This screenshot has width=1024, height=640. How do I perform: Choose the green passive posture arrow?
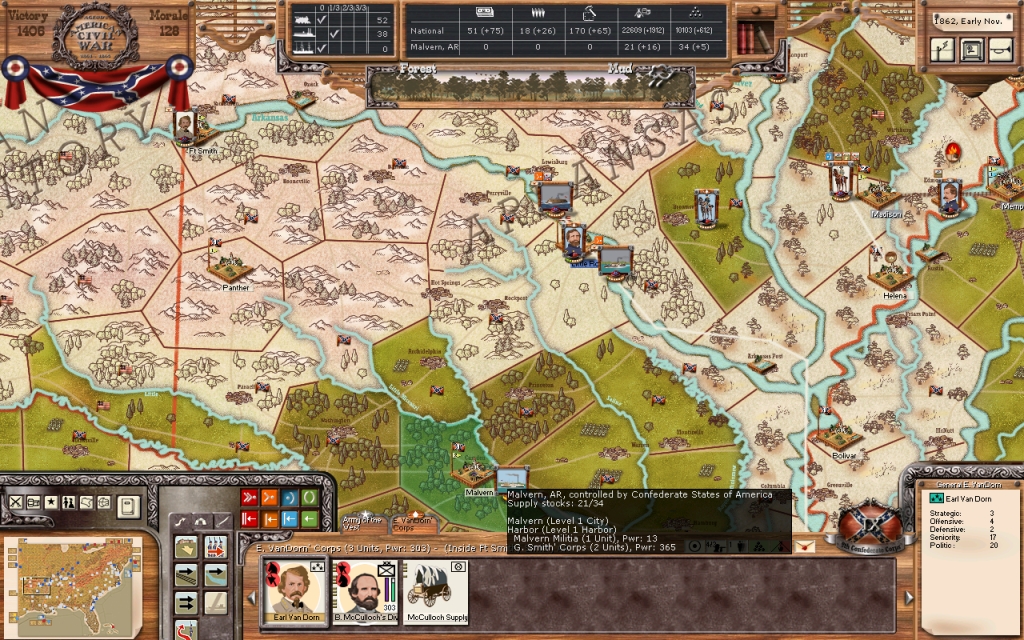point(310,519)
